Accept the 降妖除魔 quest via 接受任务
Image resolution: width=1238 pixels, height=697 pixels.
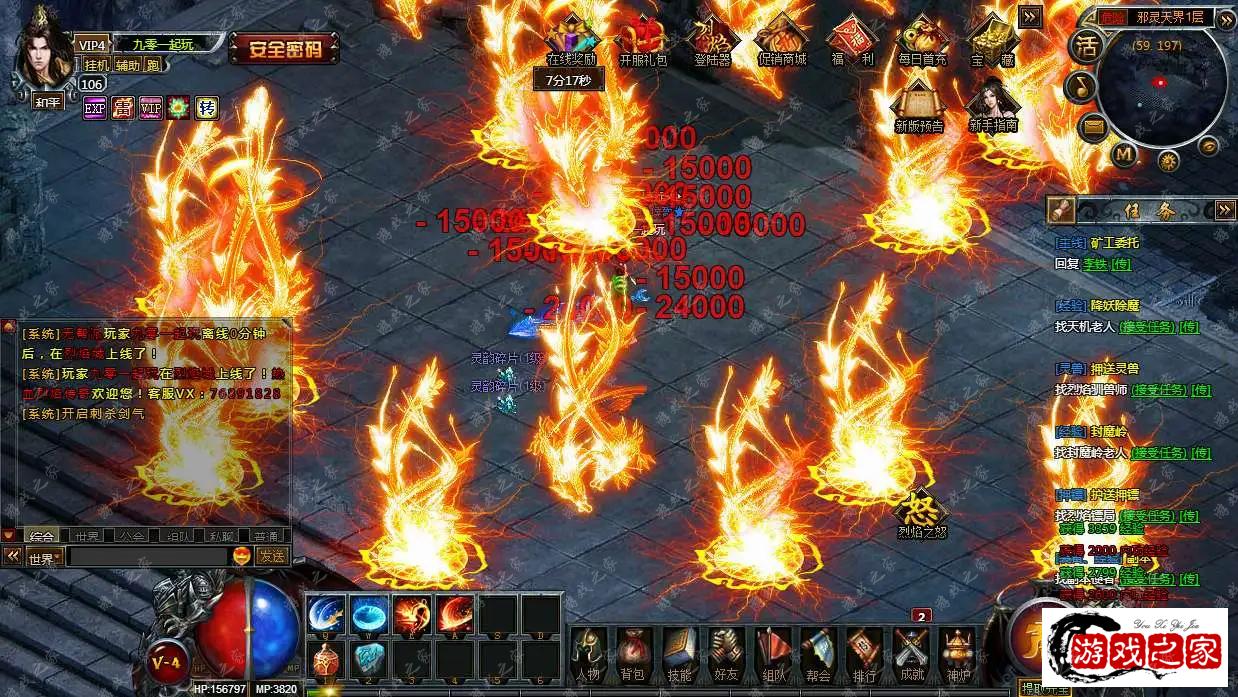pyautogui.click(x=1145, y=327)
